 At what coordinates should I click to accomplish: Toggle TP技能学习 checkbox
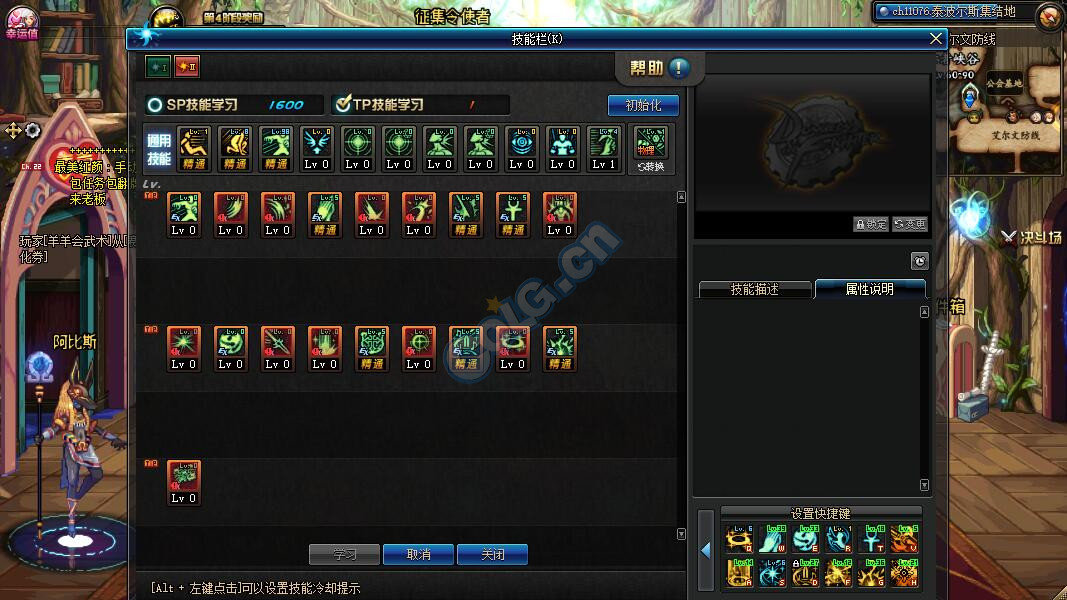pyautogui.click(x=343, y=105)
